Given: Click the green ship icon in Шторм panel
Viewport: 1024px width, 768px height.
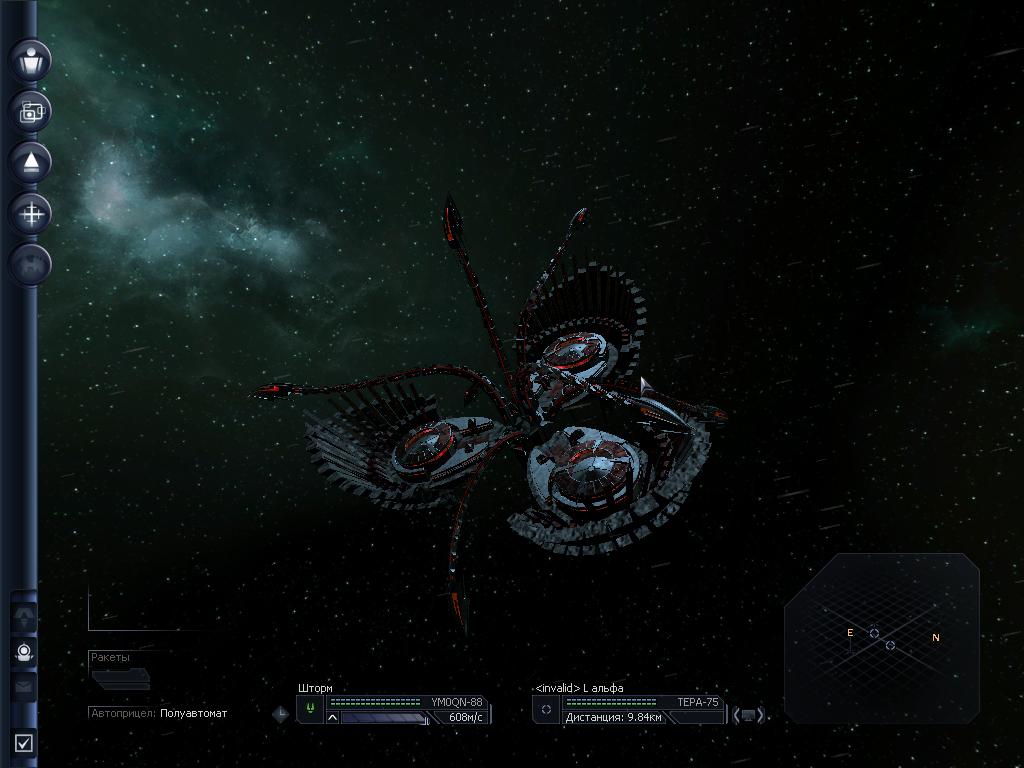Looking at the screenshot, I should click(x=311, y=709).
